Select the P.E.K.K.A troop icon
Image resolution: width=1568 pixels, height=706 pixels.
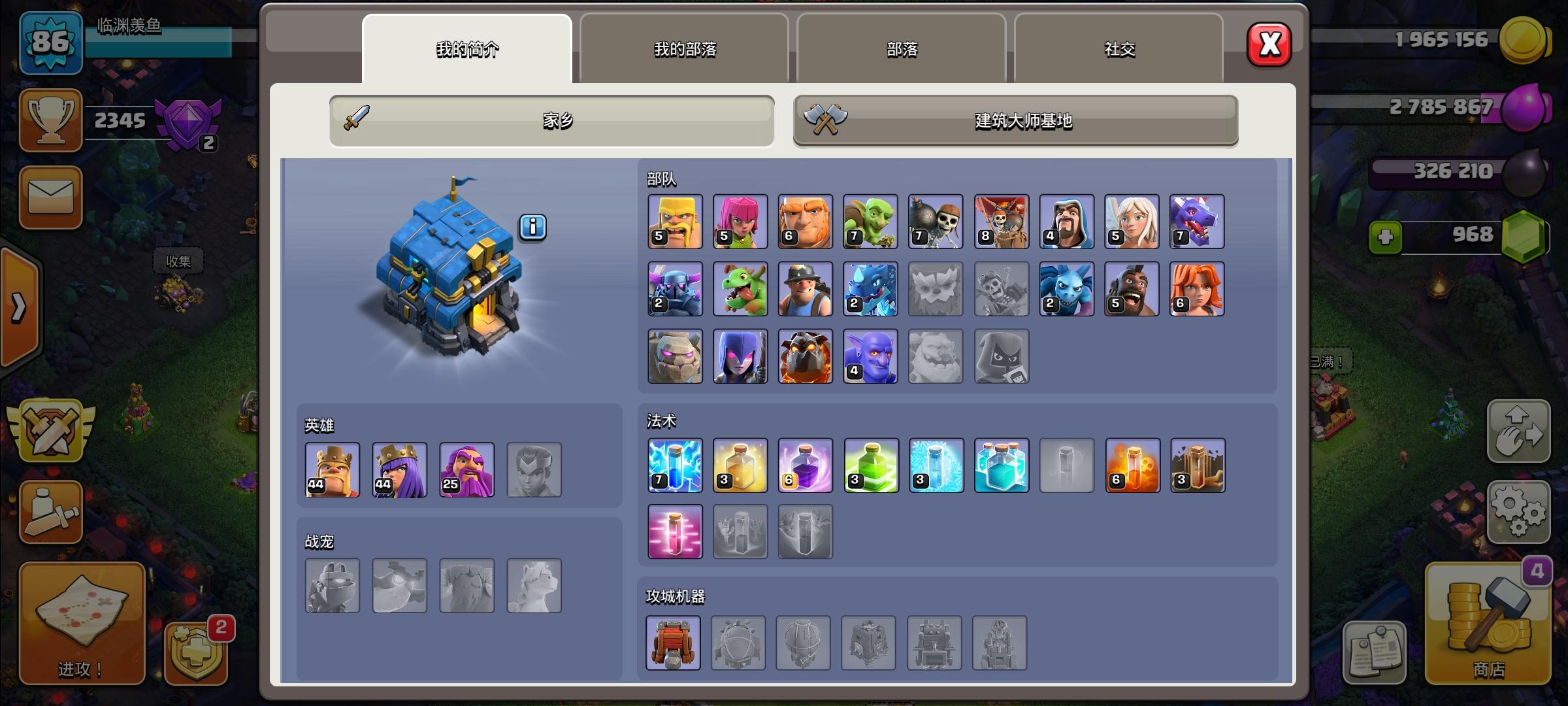point(674,288)
